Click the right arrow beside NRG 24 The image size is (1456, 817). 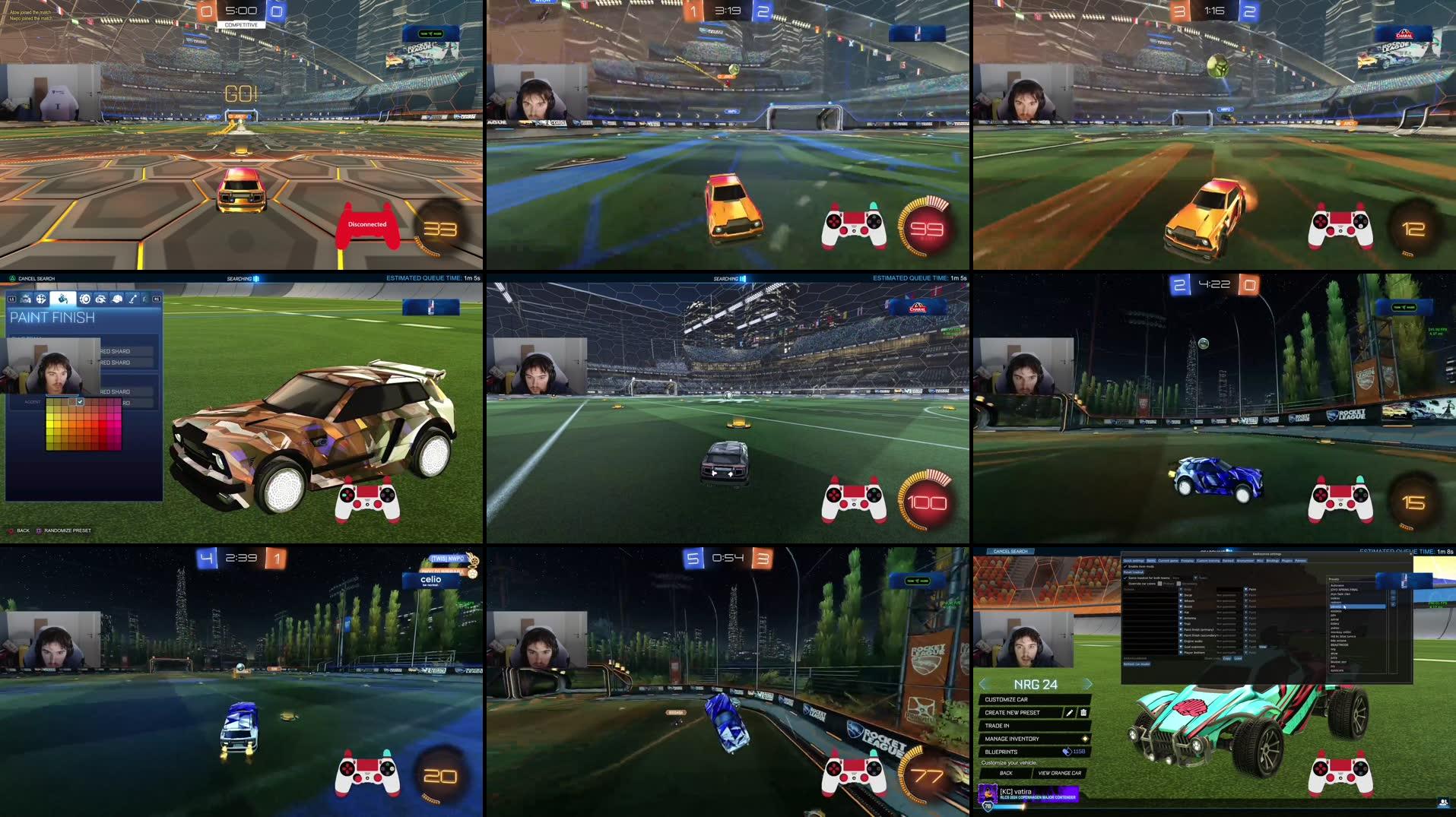(1088, 684)
